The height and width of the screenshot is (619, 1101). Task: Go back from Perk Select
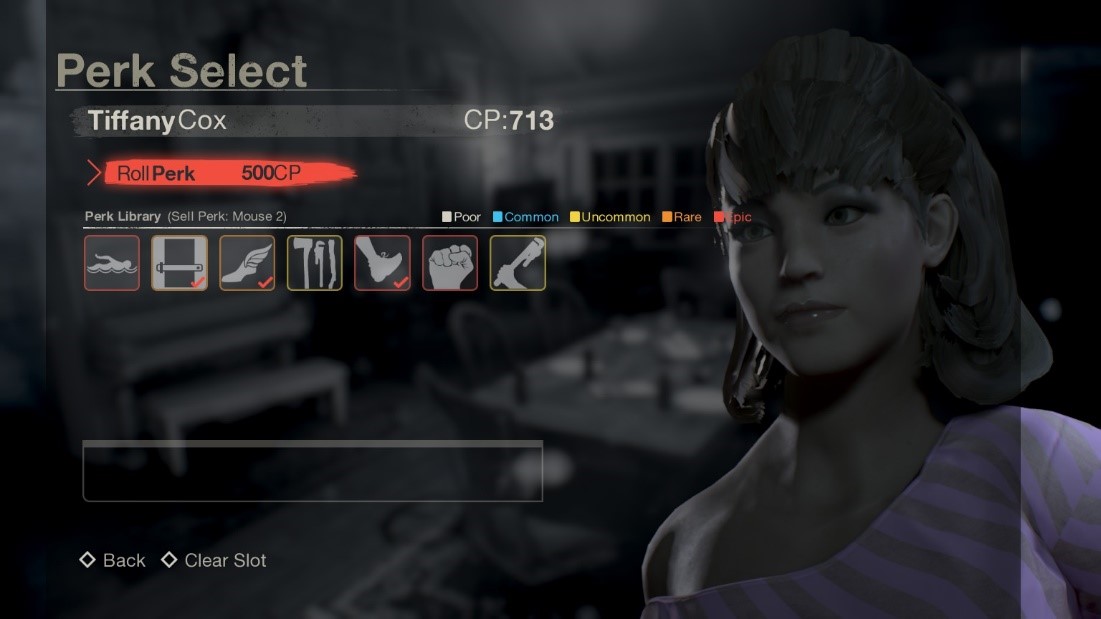point(113,561)
